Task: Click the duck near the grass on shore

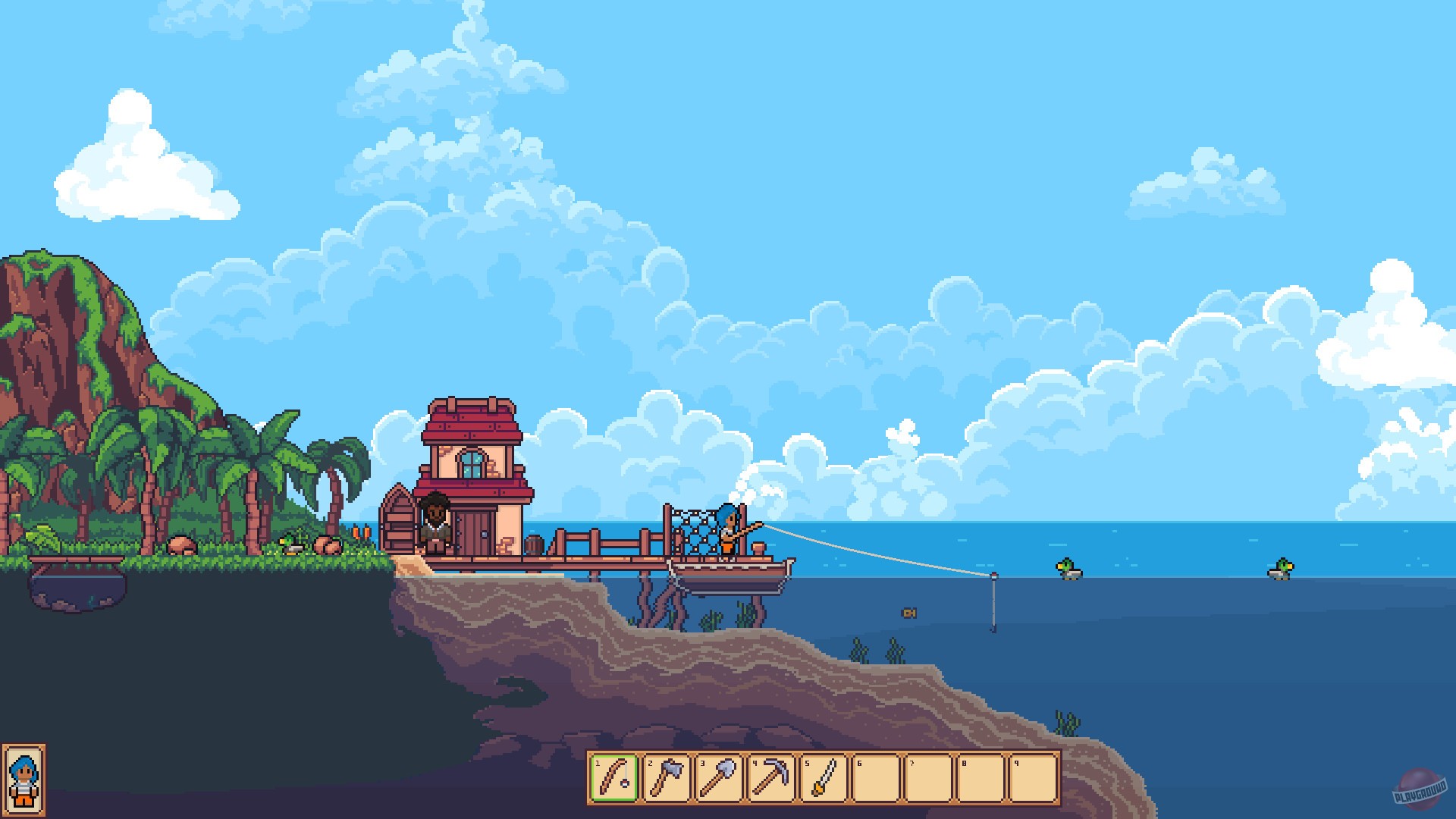Action: coord(292,542)
